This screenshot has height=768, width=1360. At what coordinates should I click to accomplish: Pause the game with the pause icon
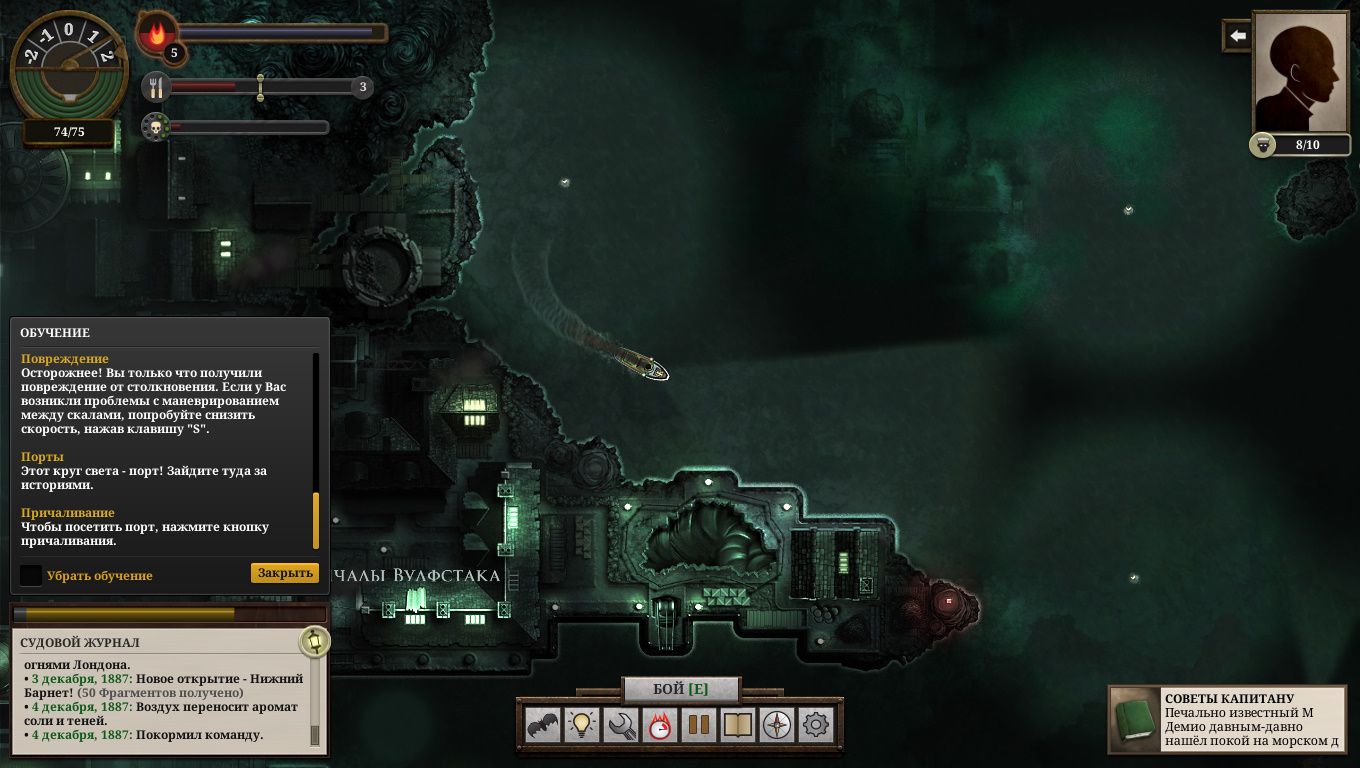(x=698, y=725)
